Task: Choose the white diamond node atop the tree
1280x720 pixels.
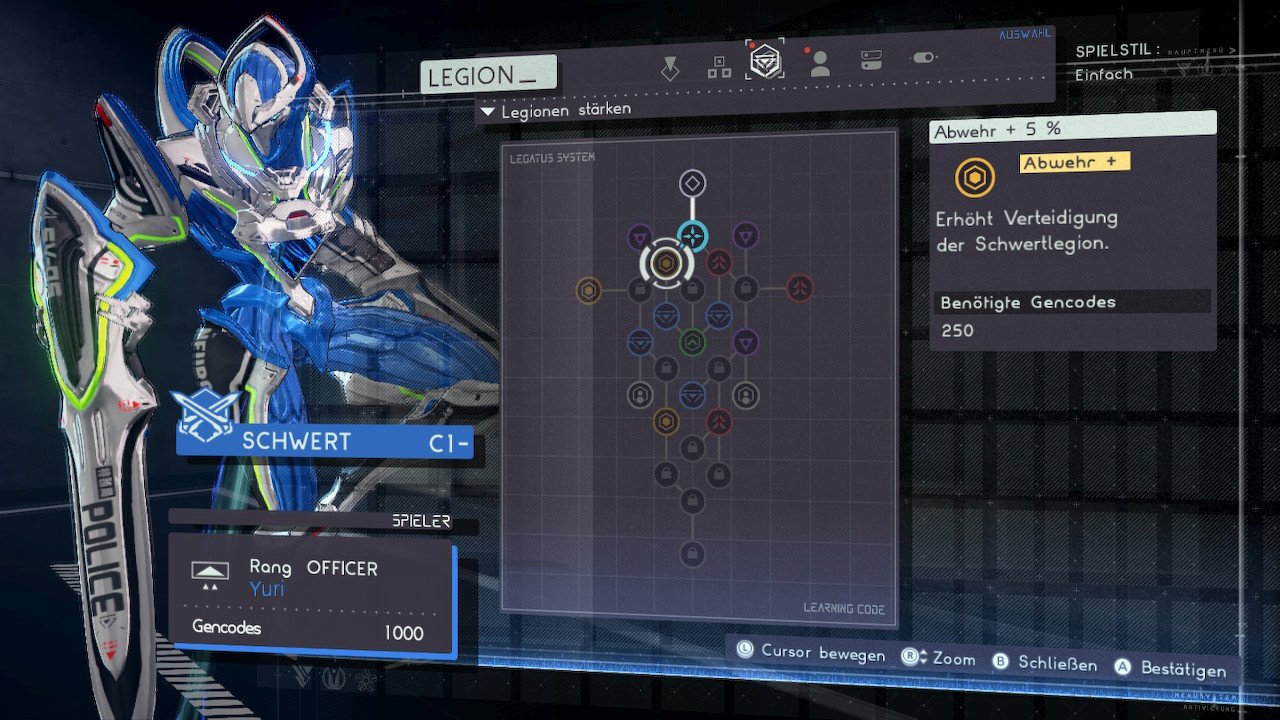Action: (693, 183)
